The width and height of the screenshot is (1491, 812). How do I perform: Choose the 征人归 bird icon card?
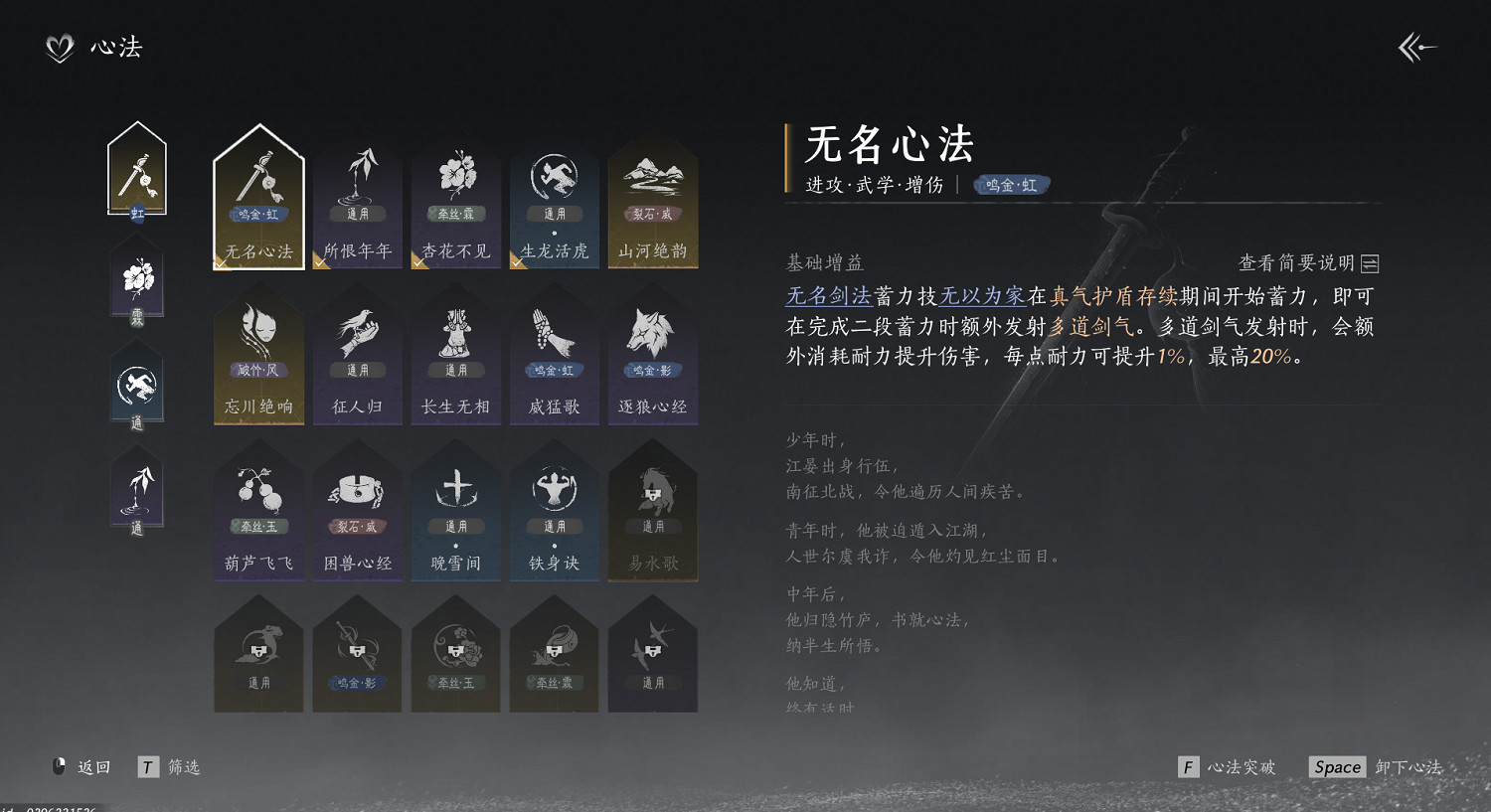[x=357, y=353]
